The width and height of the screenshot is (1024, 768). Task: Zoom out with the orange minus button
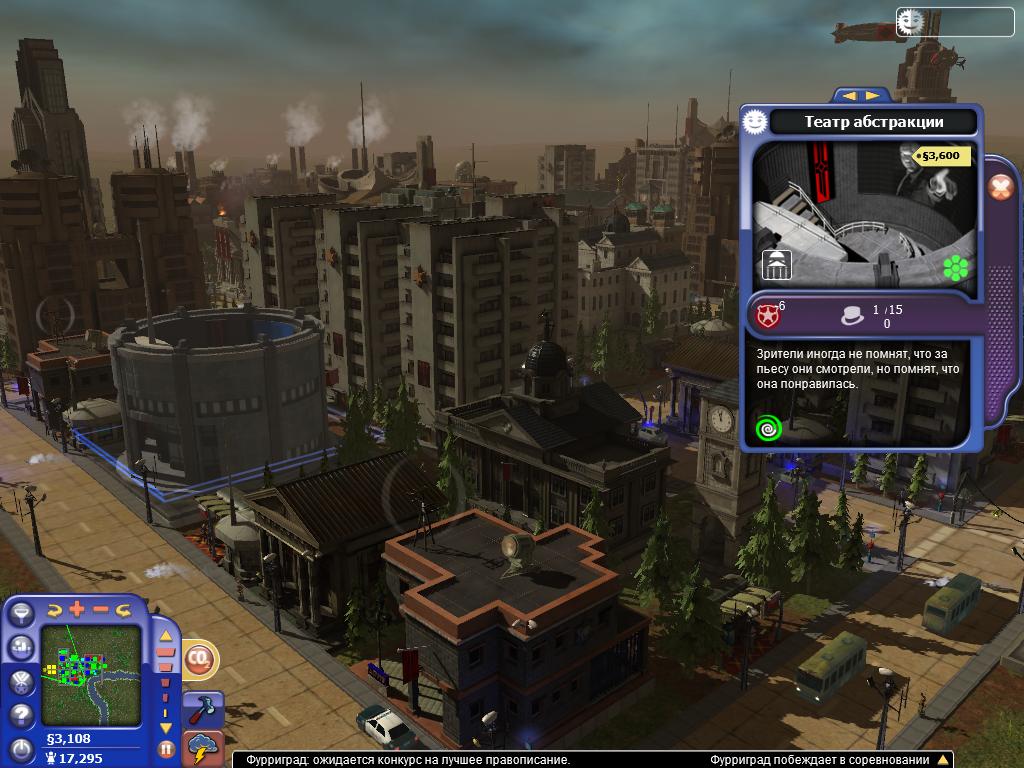[x=101, y=609]
